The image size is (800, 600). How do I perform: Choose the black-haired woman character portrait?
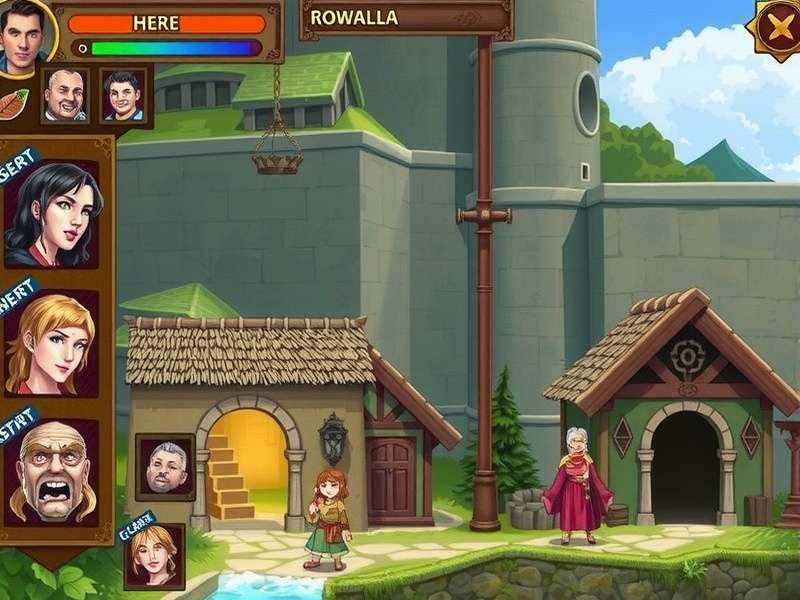[52, 214]
